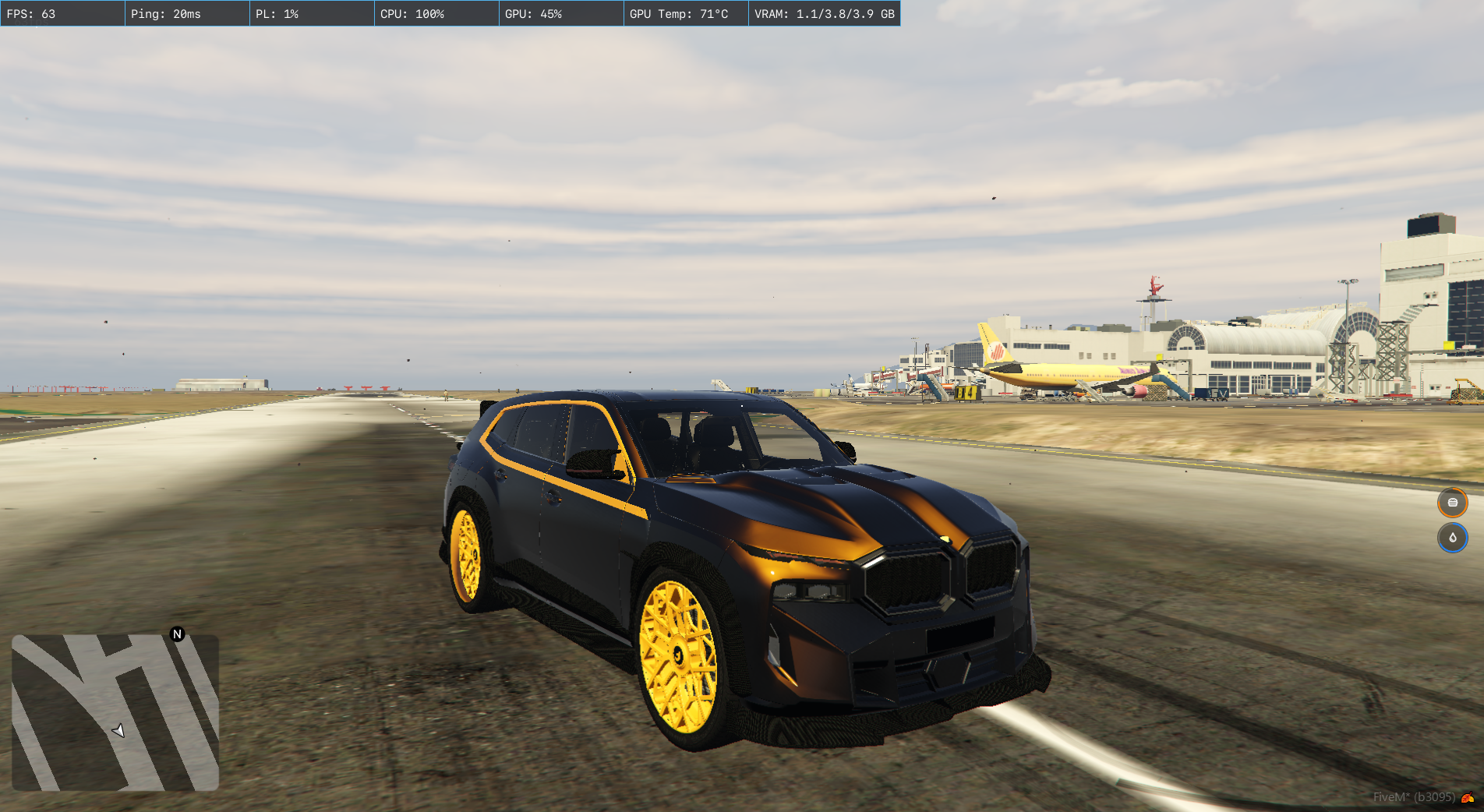This screenshot has height=812, width=1484.
Task: Click the water drop thirst icon
Action: [1452, 538]
